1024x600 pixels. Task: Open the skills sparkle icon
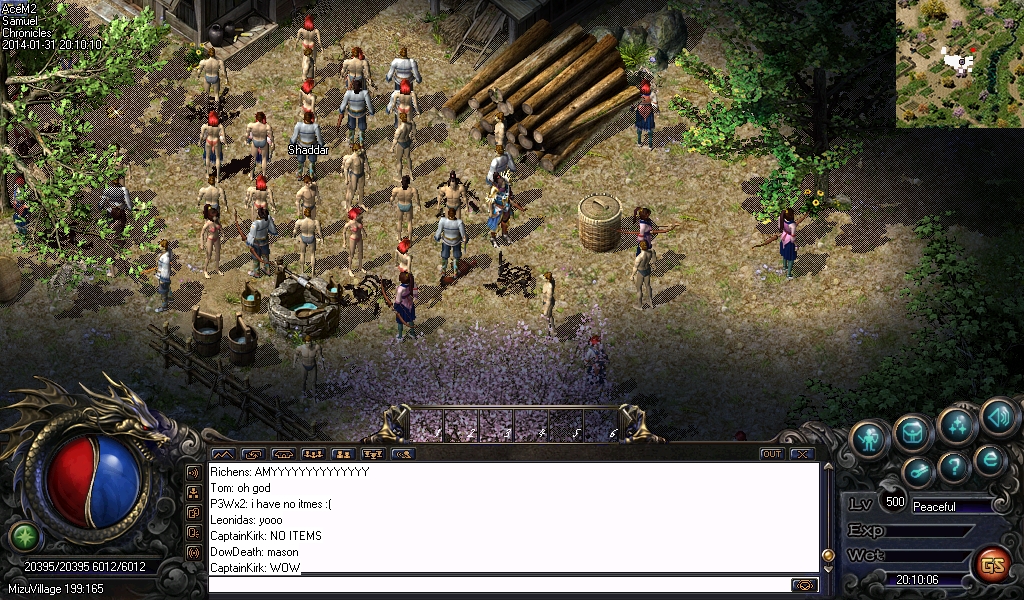click(x=957, y=424)
